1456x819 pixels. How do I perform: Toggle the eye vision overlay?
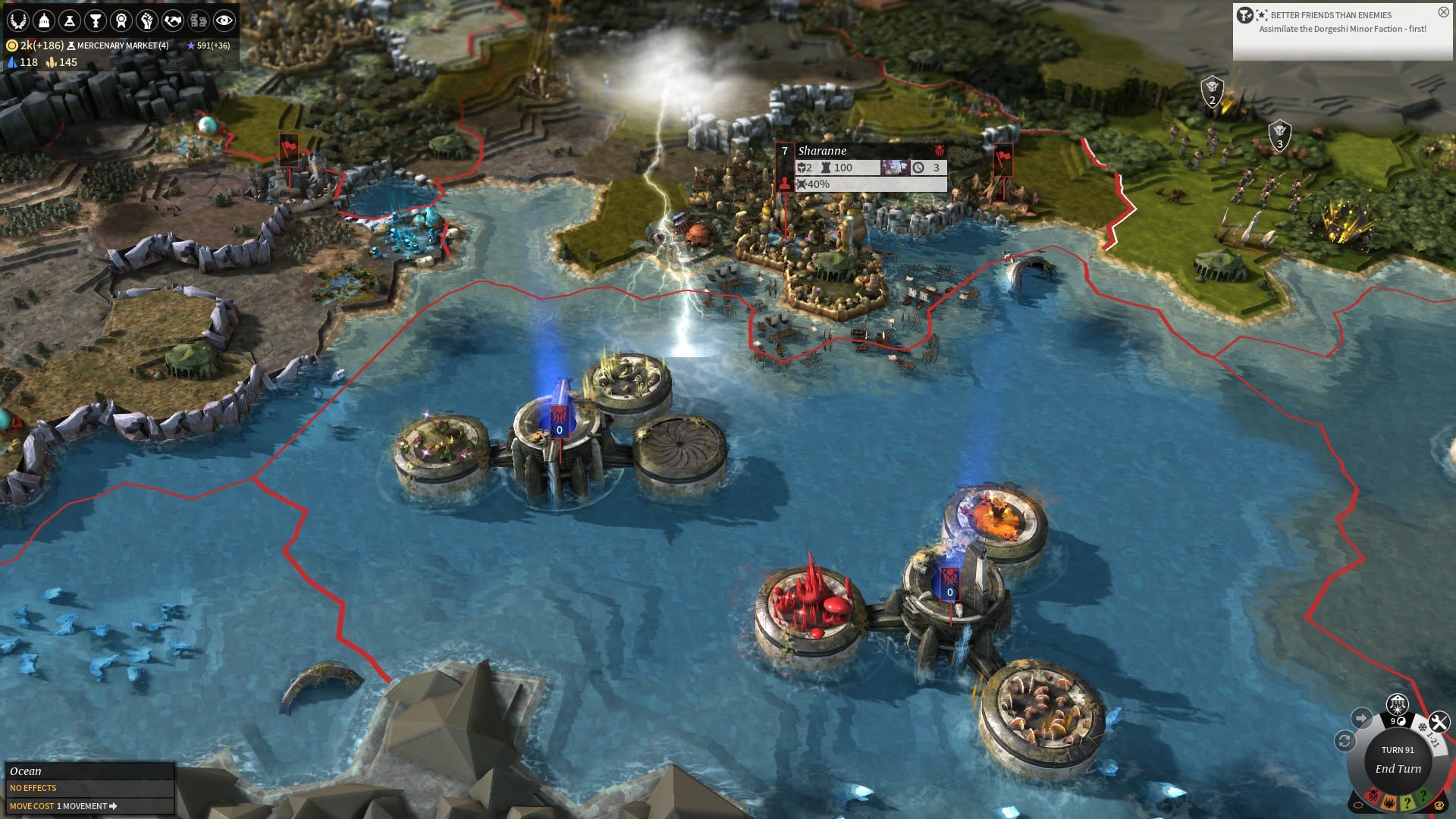pos(224,19)
